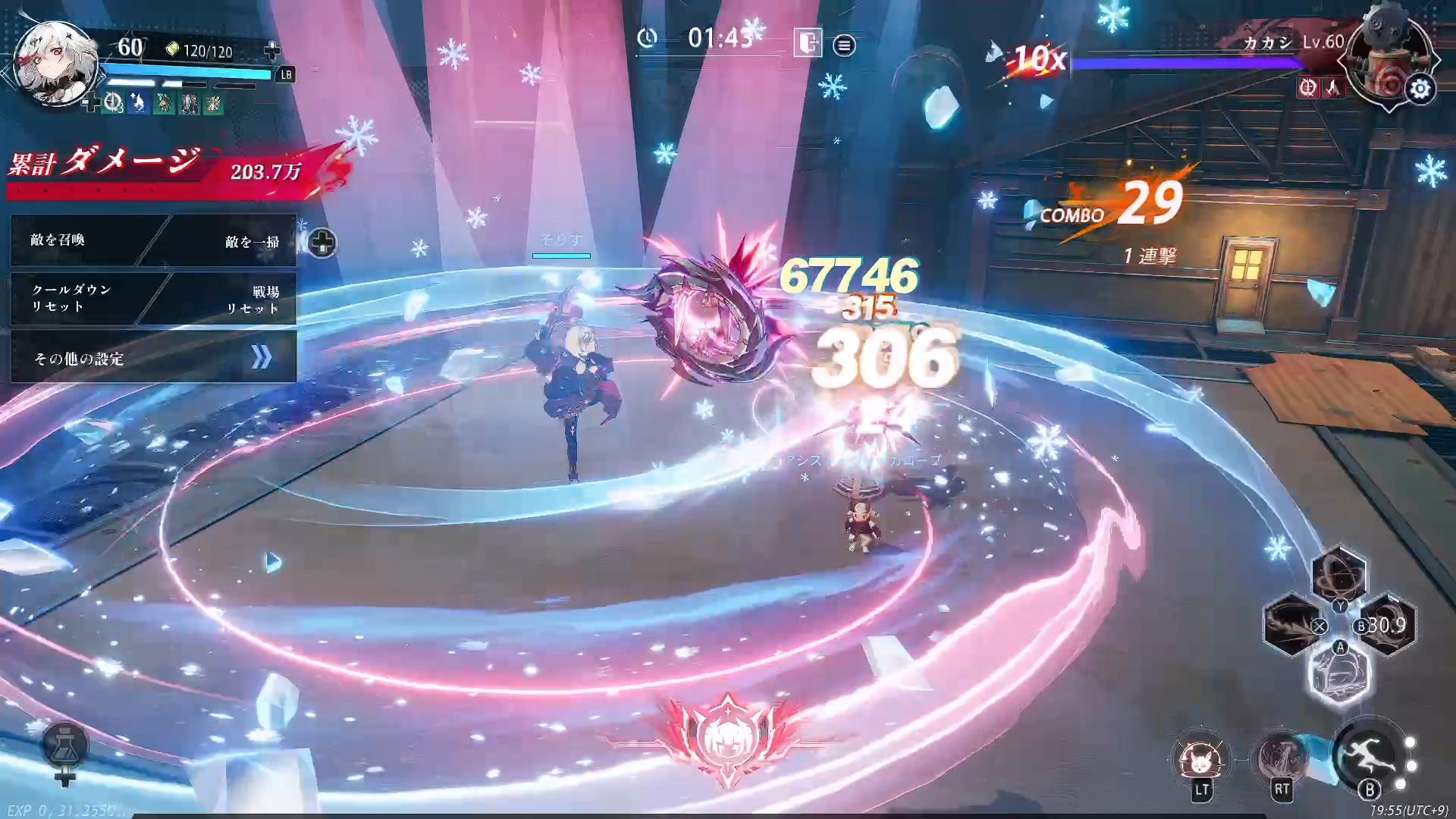This screenshot has height=819, width=1456.
Task: Open the round list menu icon
Action: click(x=844, y=45)
